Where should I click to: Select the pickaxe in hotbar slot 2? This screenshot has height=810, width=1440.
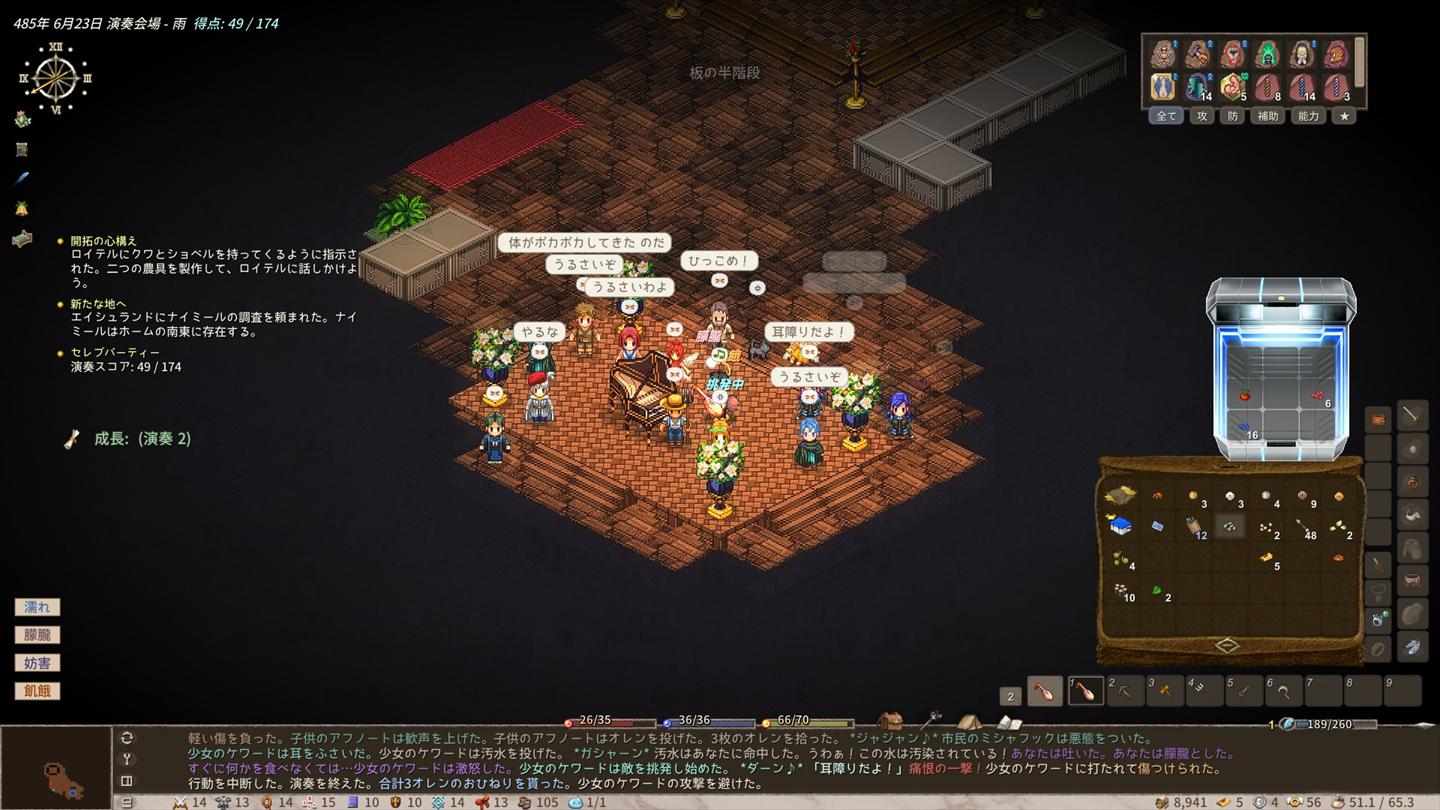coord(1125,691)
